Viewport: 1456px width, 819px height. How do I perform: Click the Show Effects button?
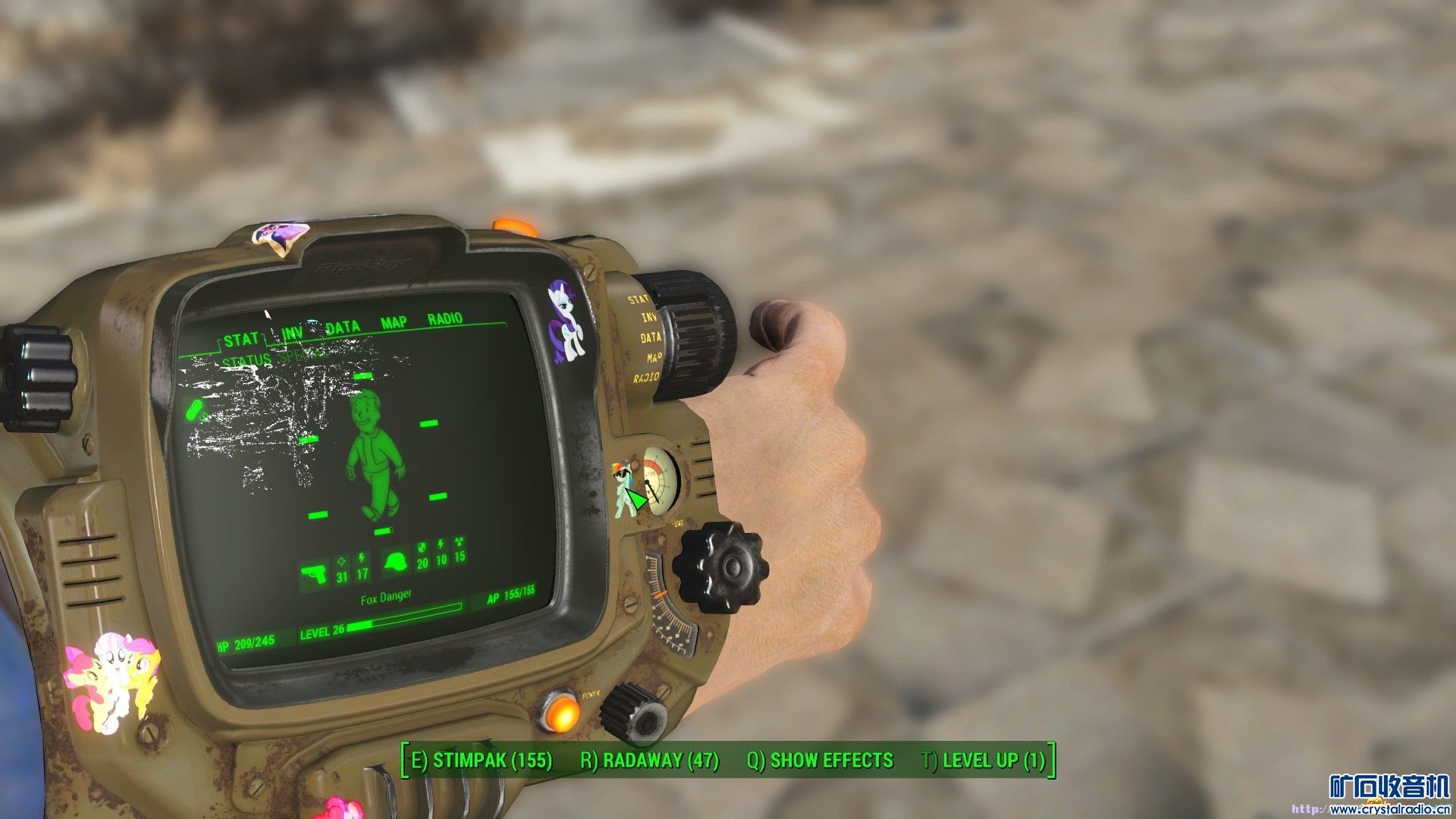click(821, 761)
